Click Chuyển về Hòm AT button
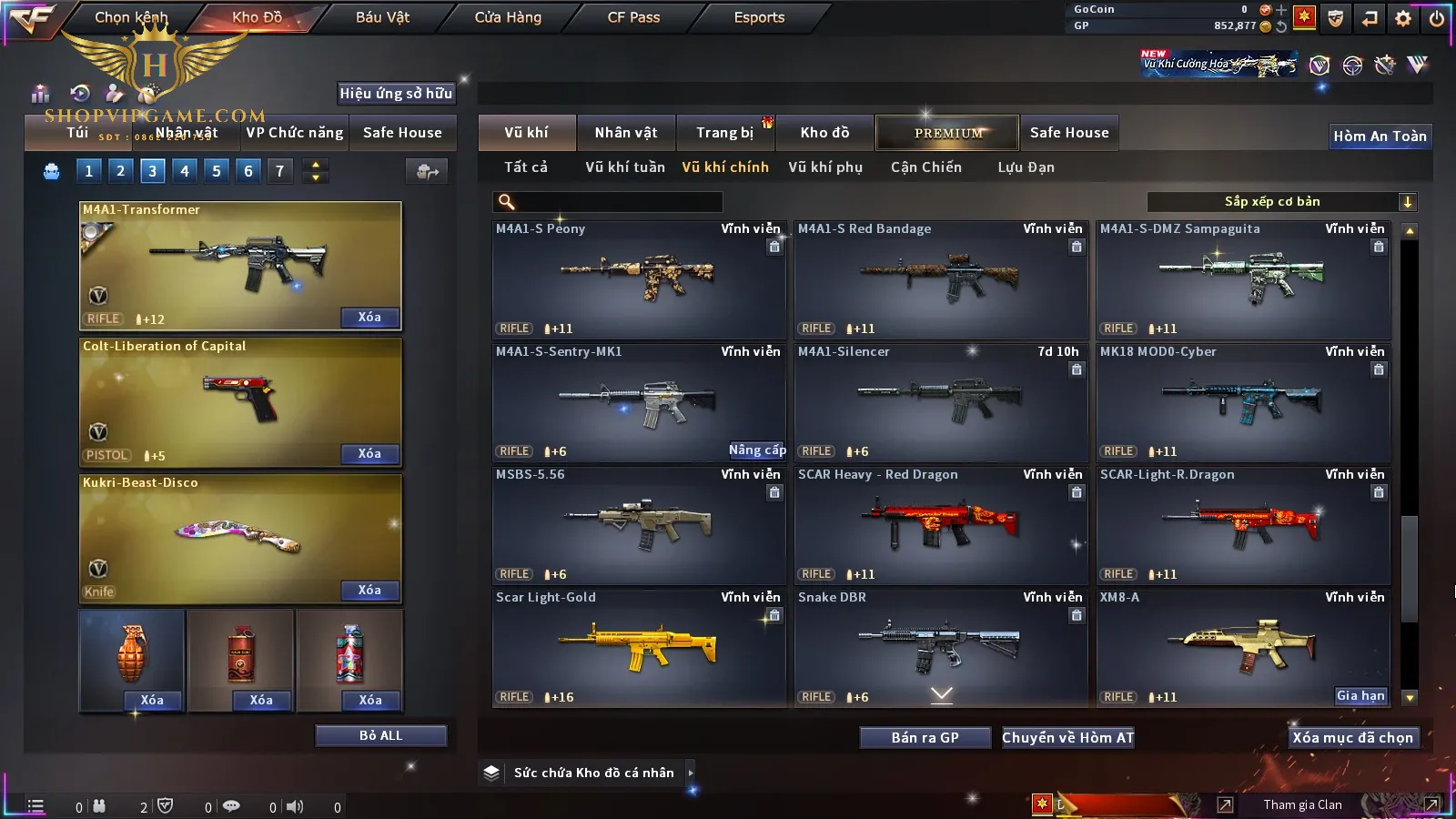Image resolution: width=1456 pixels, height=819 pixels. tap(1067, 738)
